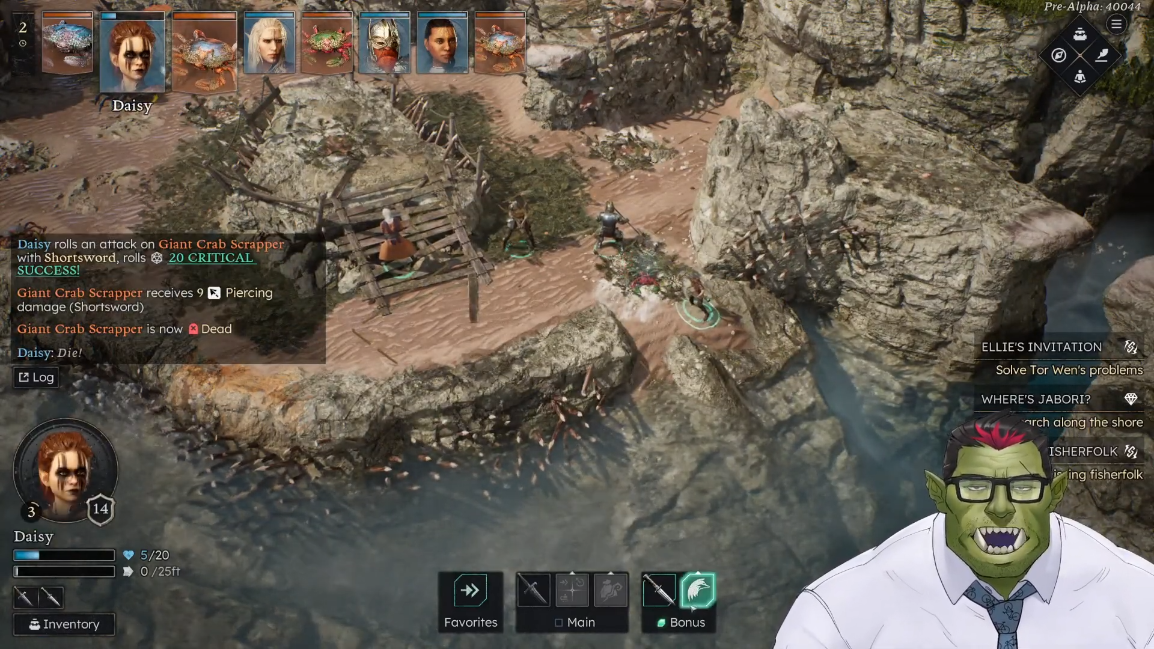Pick the green crab in the turn order
Screen dimensions: 1154x649
click(328, 43)
